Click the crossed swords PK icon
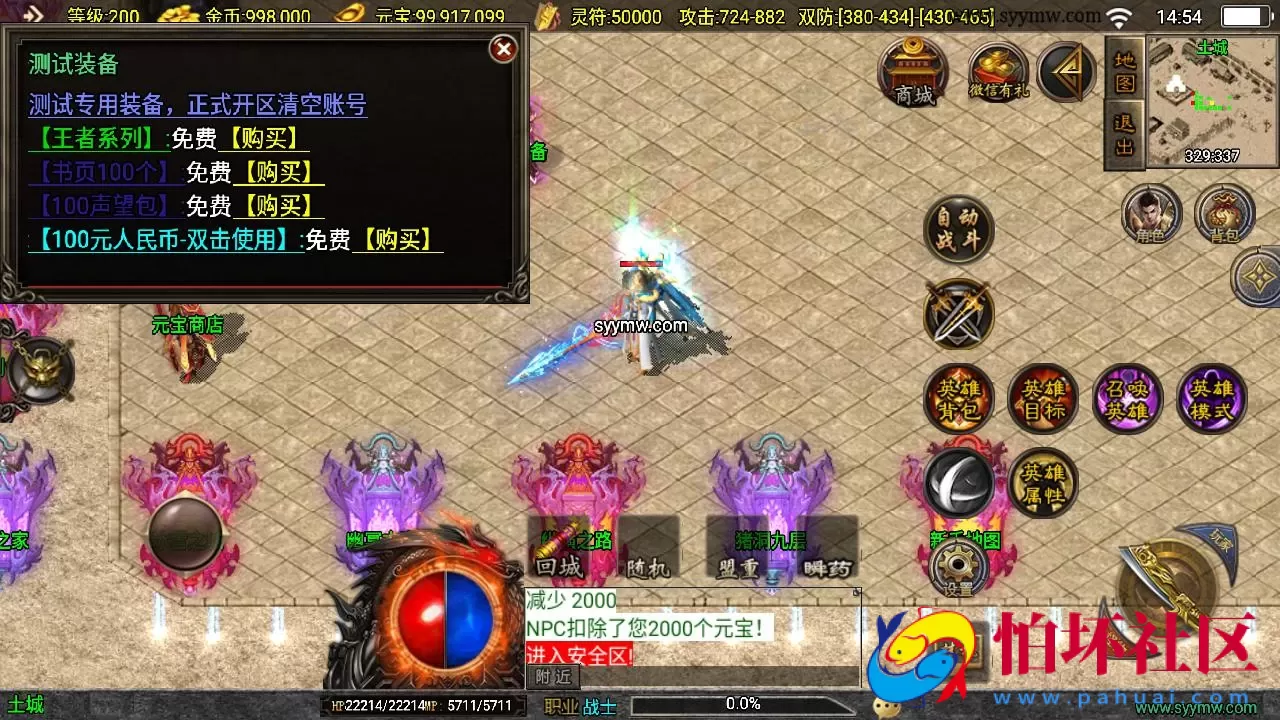The image size is (1280, 720). [x=957, y=314]
